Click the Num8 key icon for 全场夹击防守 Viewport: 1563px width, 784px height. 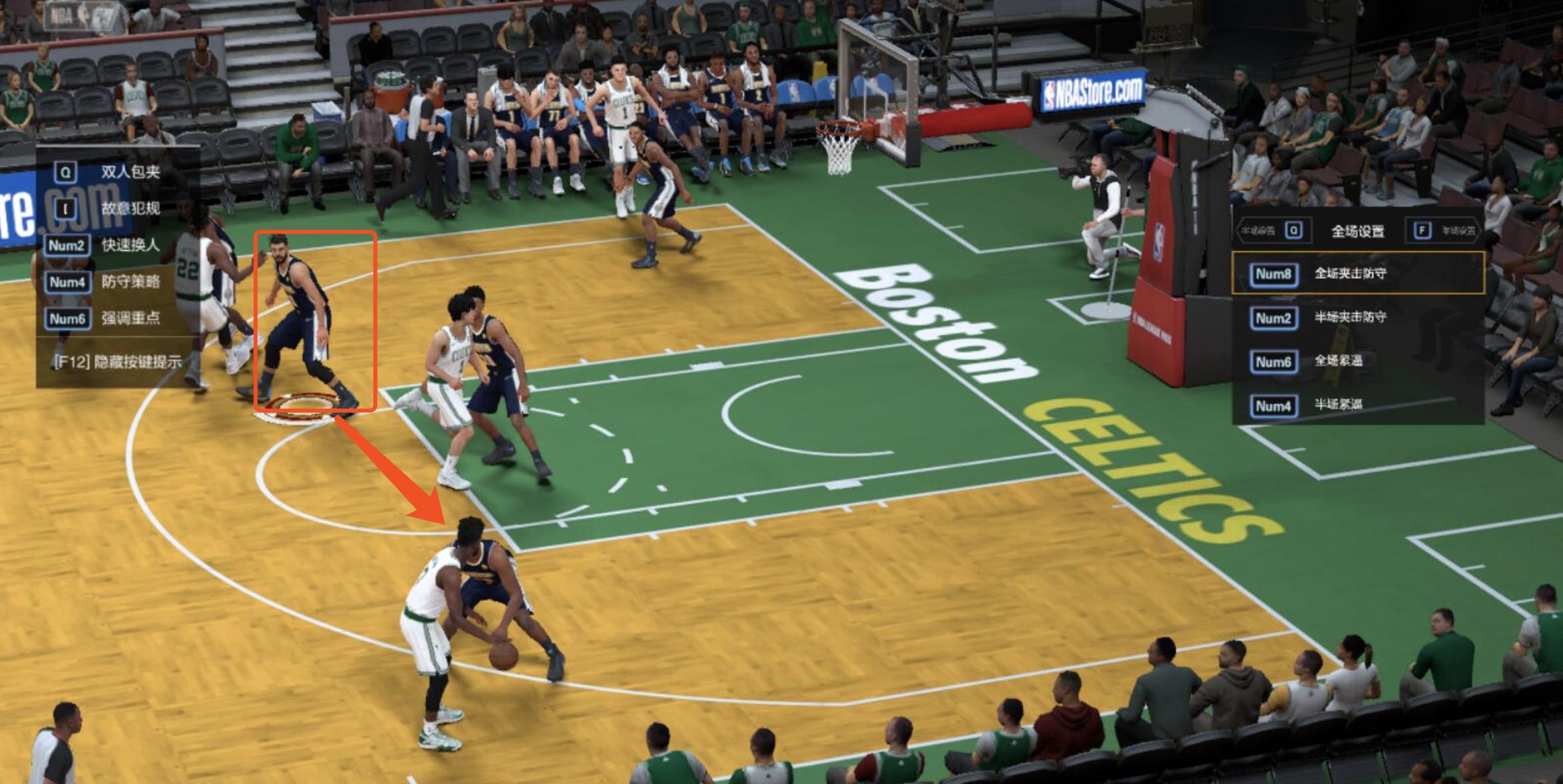pos(1275,274)
